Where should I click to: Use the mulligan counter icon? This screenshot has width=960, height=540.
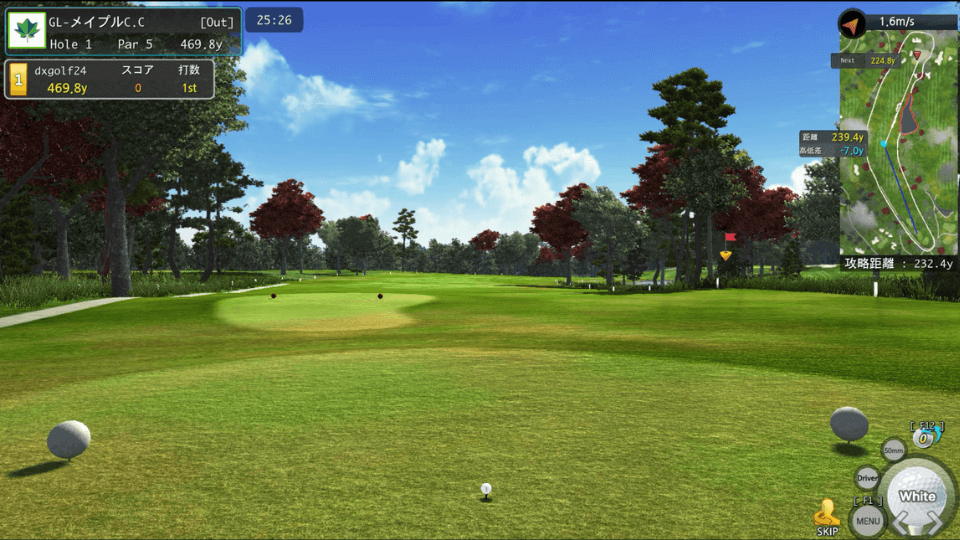924,437
